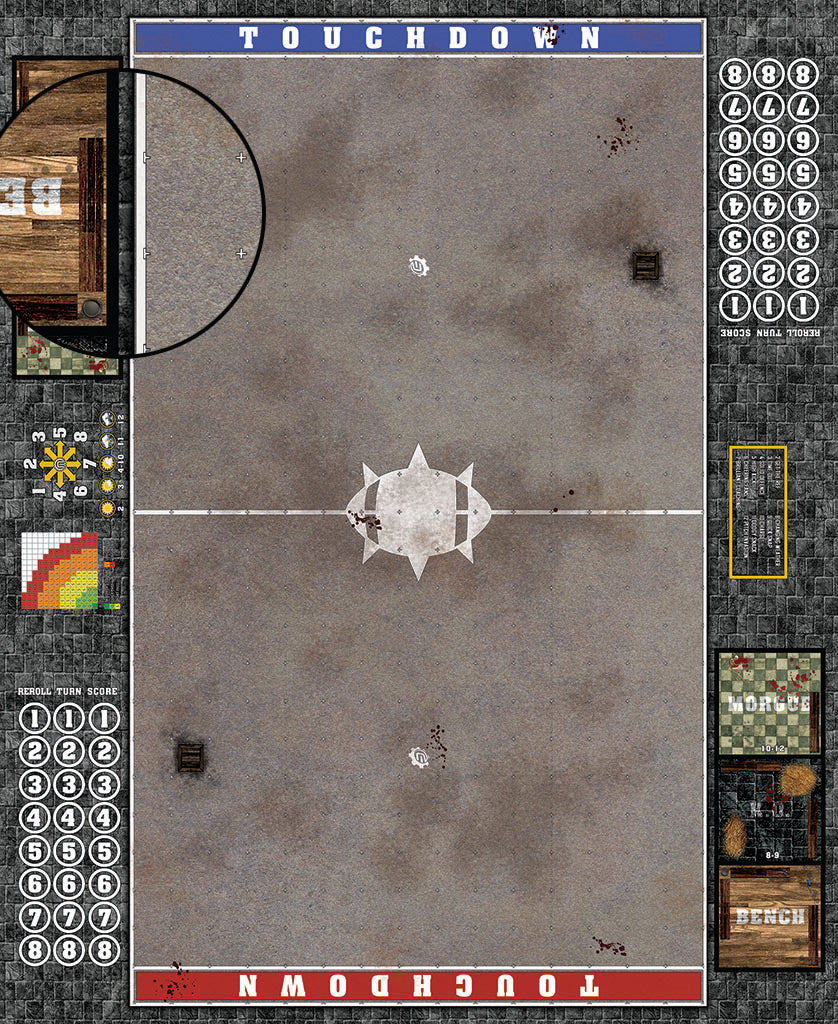Select the K.O. dugout box with hay
838x1024 pixels.
click(x=768, y=810)
